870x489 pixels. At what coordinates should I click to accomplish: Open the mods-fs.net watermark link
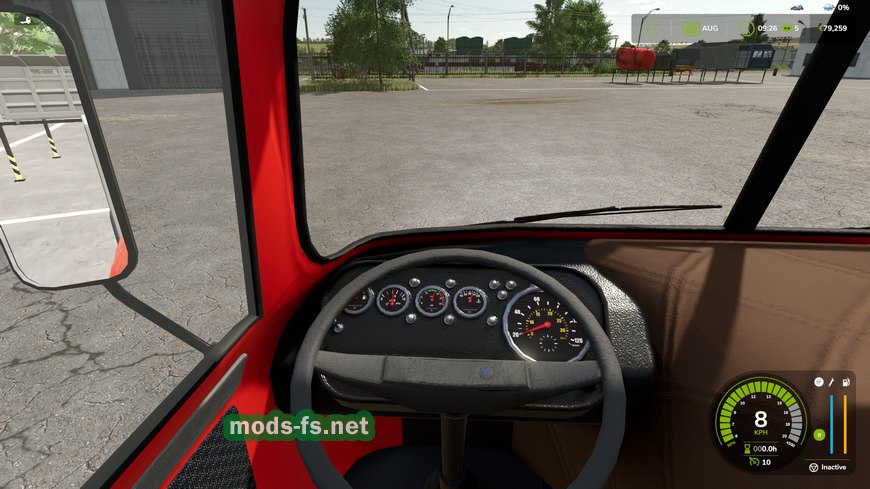(299, 427)
